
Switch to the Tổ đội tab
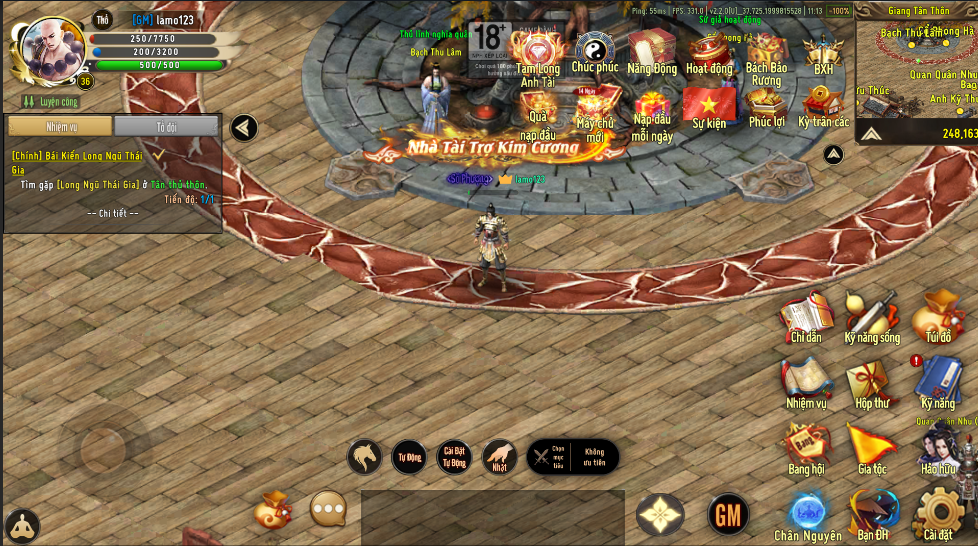pyautogui.click(x=166, y=127)
